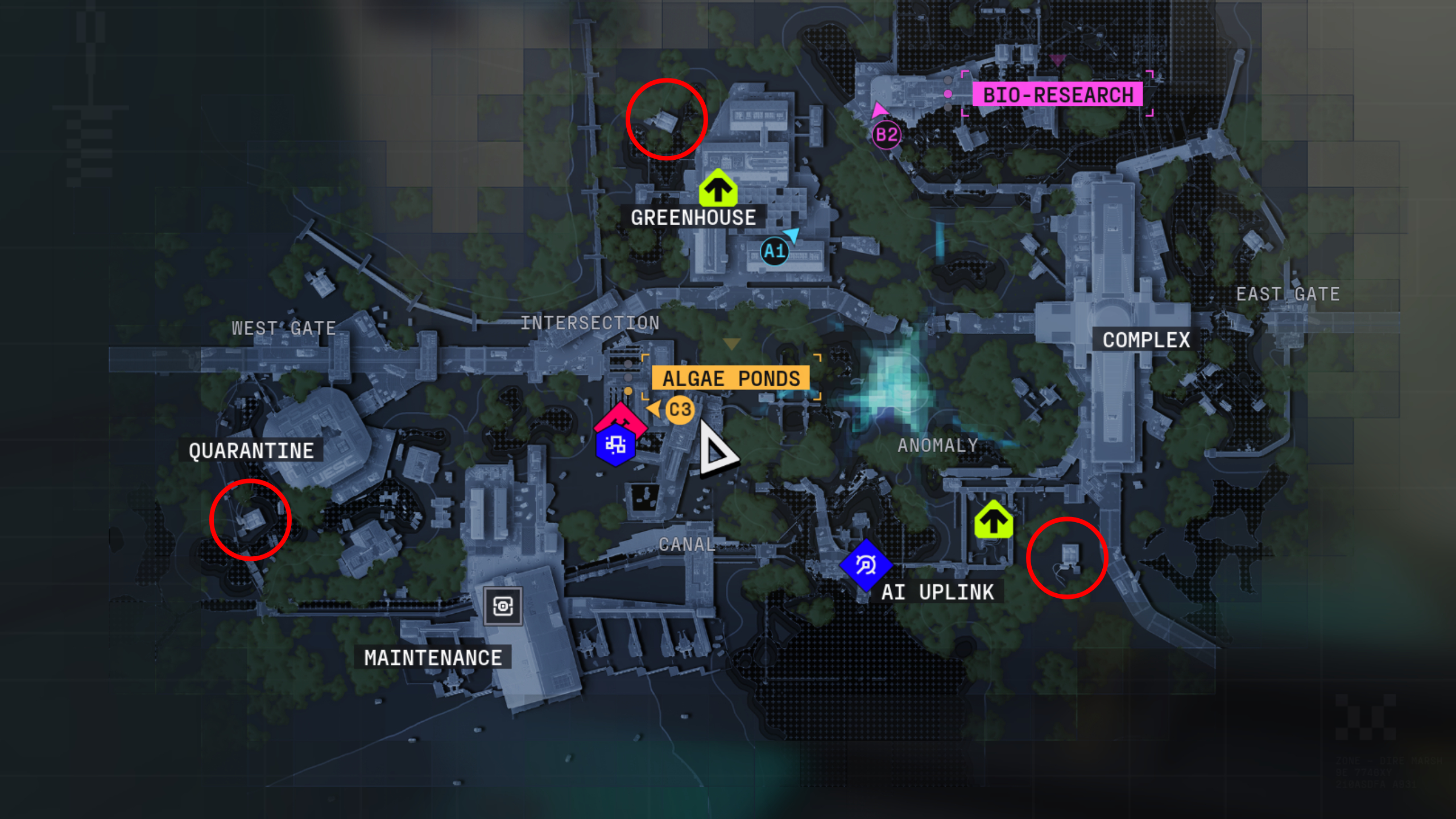Screen dimensions: 1456x819
Task: Click the white player position arrow
Action: [715, 450]
